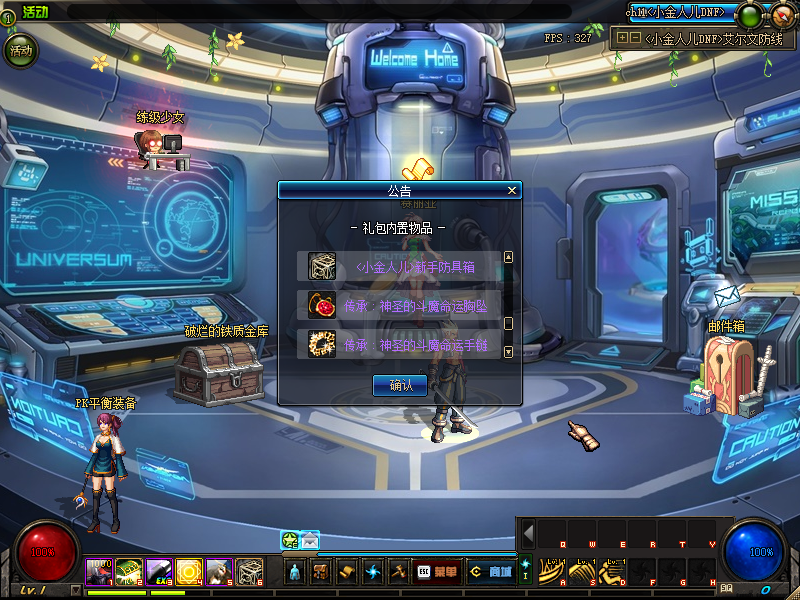Confirm the announcement with 确认

pos(399,385)
